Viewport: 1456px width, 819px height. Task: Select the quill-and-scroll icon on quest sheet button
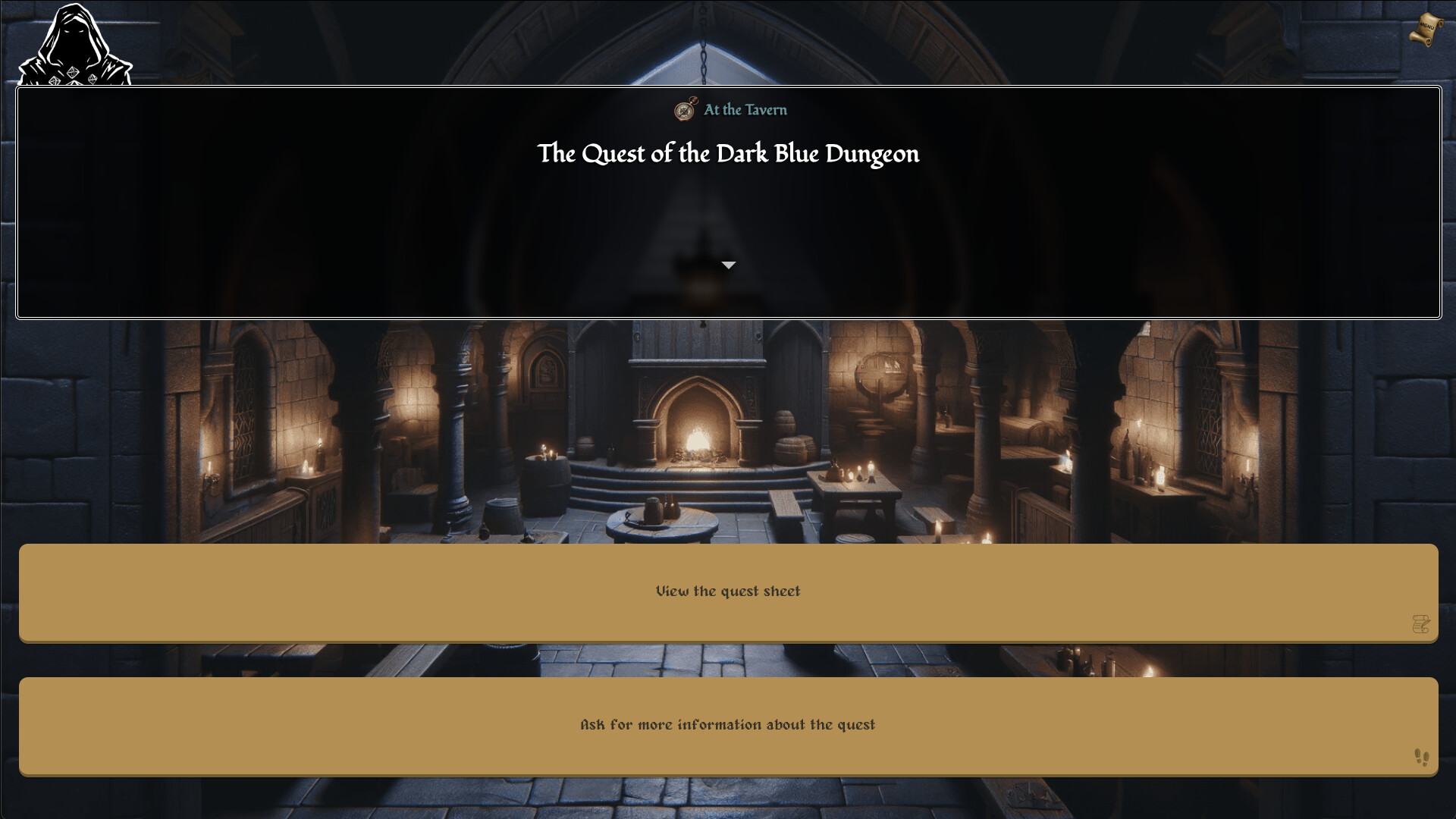pyautogui.click(x=1422, y=623)
